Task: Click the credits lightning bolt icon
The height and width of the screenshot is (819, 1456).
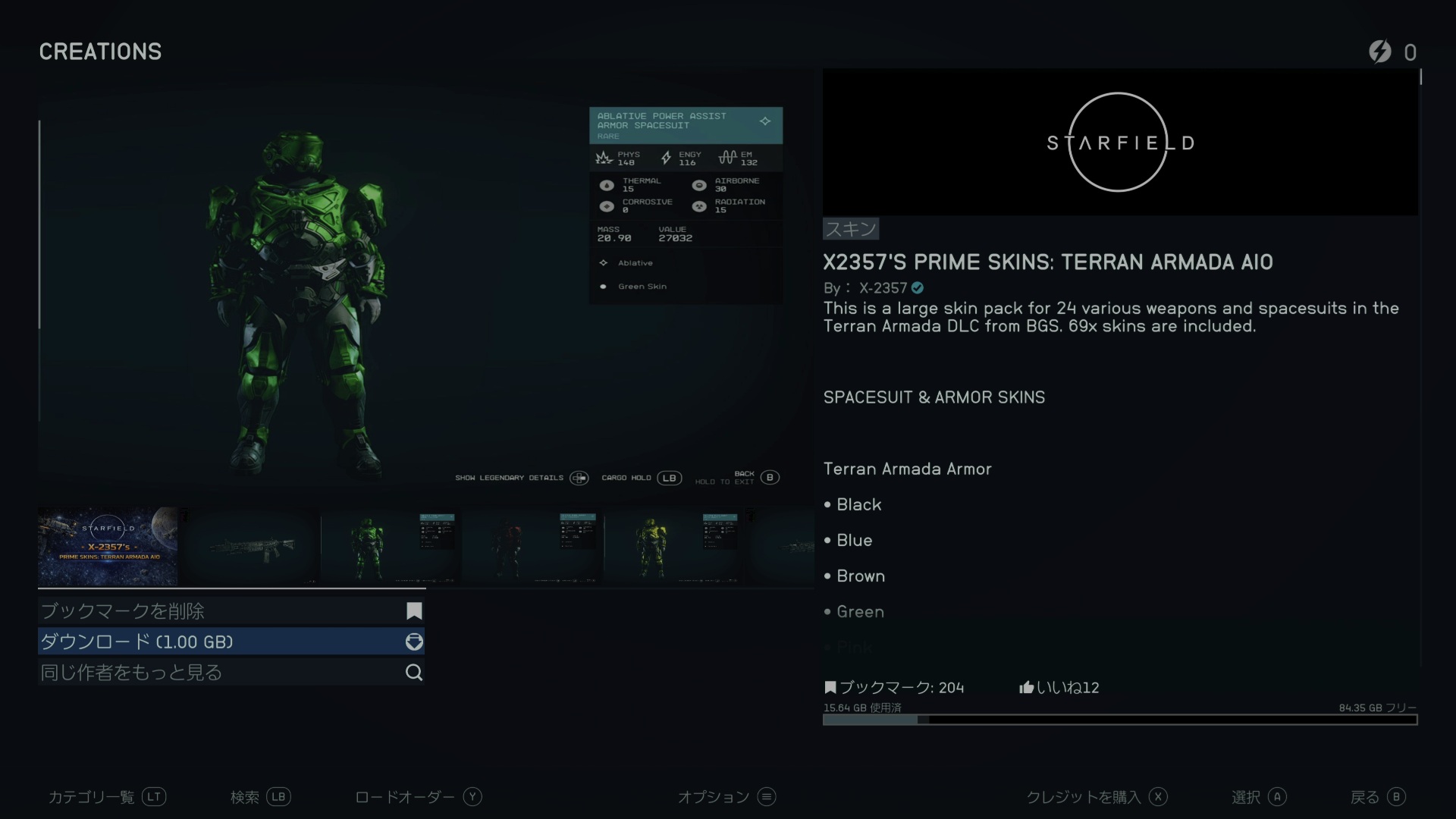Action: coord(1380,52)
